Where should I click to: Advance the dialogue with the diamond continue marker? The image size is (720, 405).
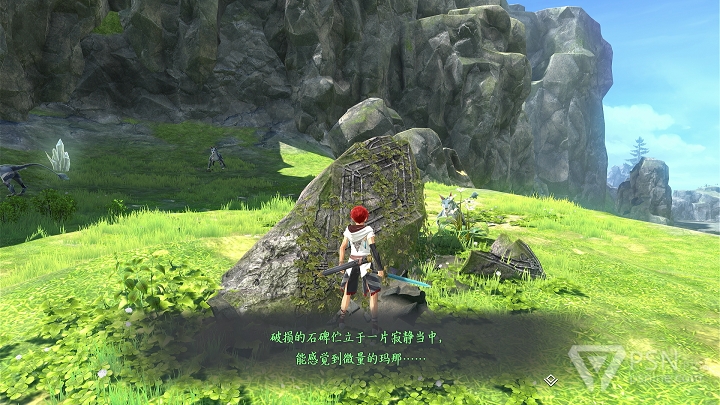point(550,380)
